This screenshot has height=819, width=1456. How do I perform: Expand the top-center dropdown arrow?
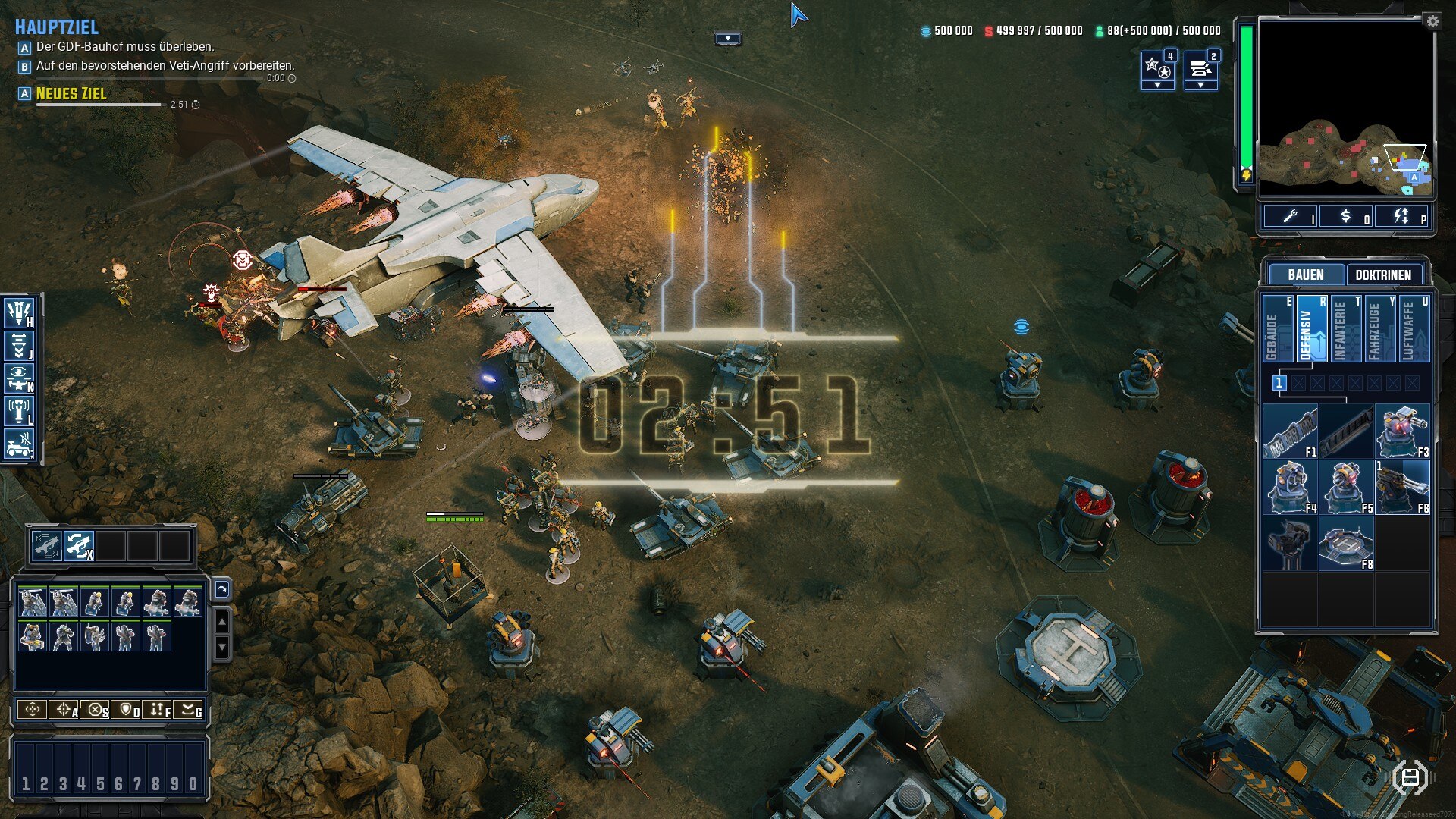point(728,39)
